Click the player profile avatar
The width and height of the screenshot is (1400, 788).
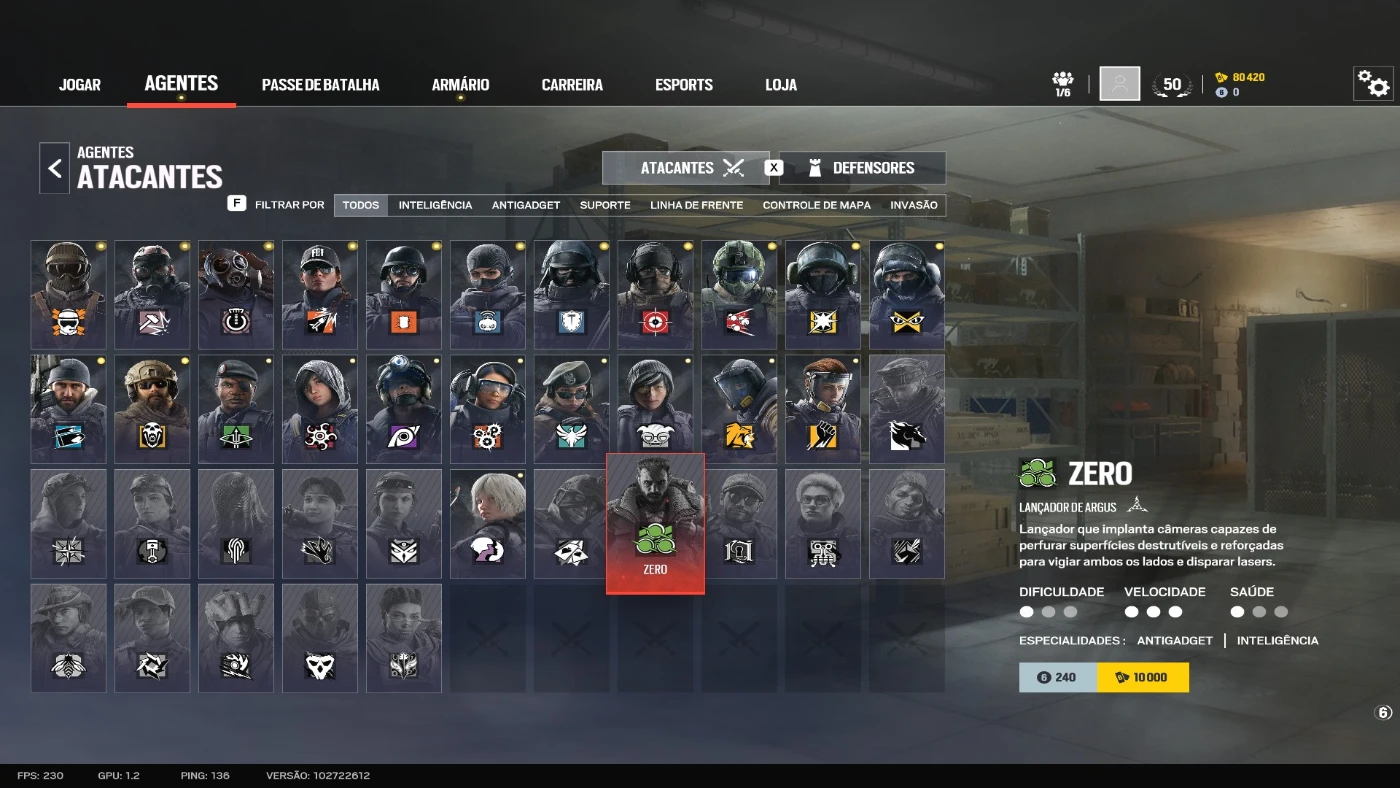(x=1120, y=84)
